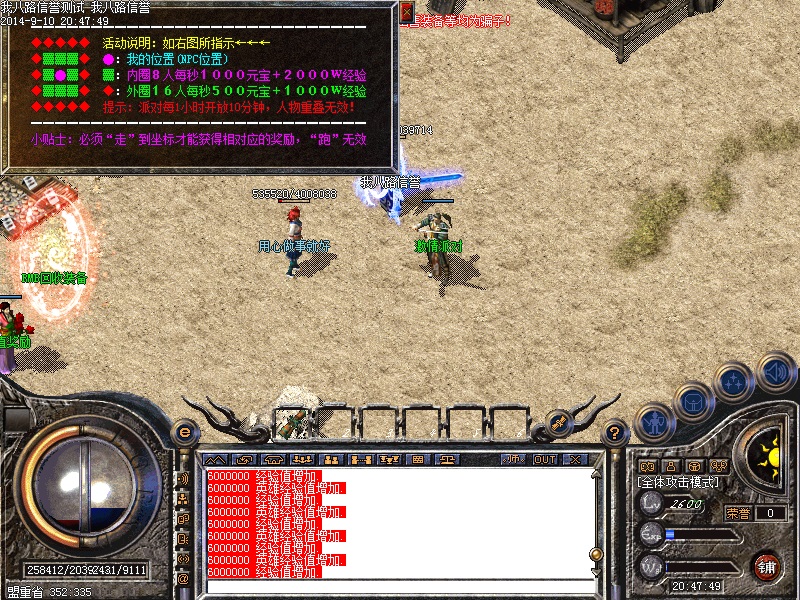This screenshot has height=600, width=800.
Task: Click the 荣誉 honor label
Action: tap(738, 513)
